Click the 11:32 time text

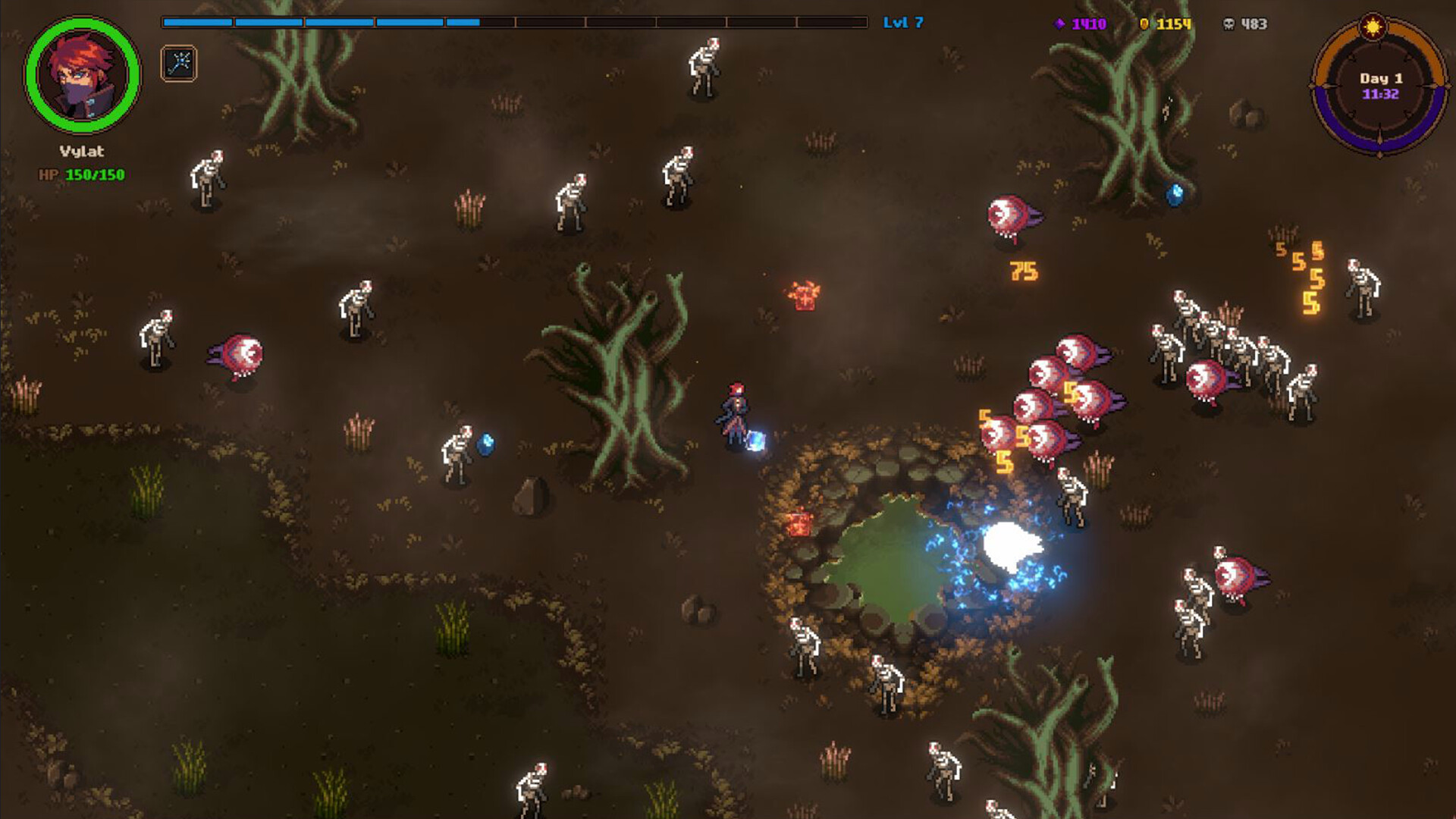tap(1382, 95)
